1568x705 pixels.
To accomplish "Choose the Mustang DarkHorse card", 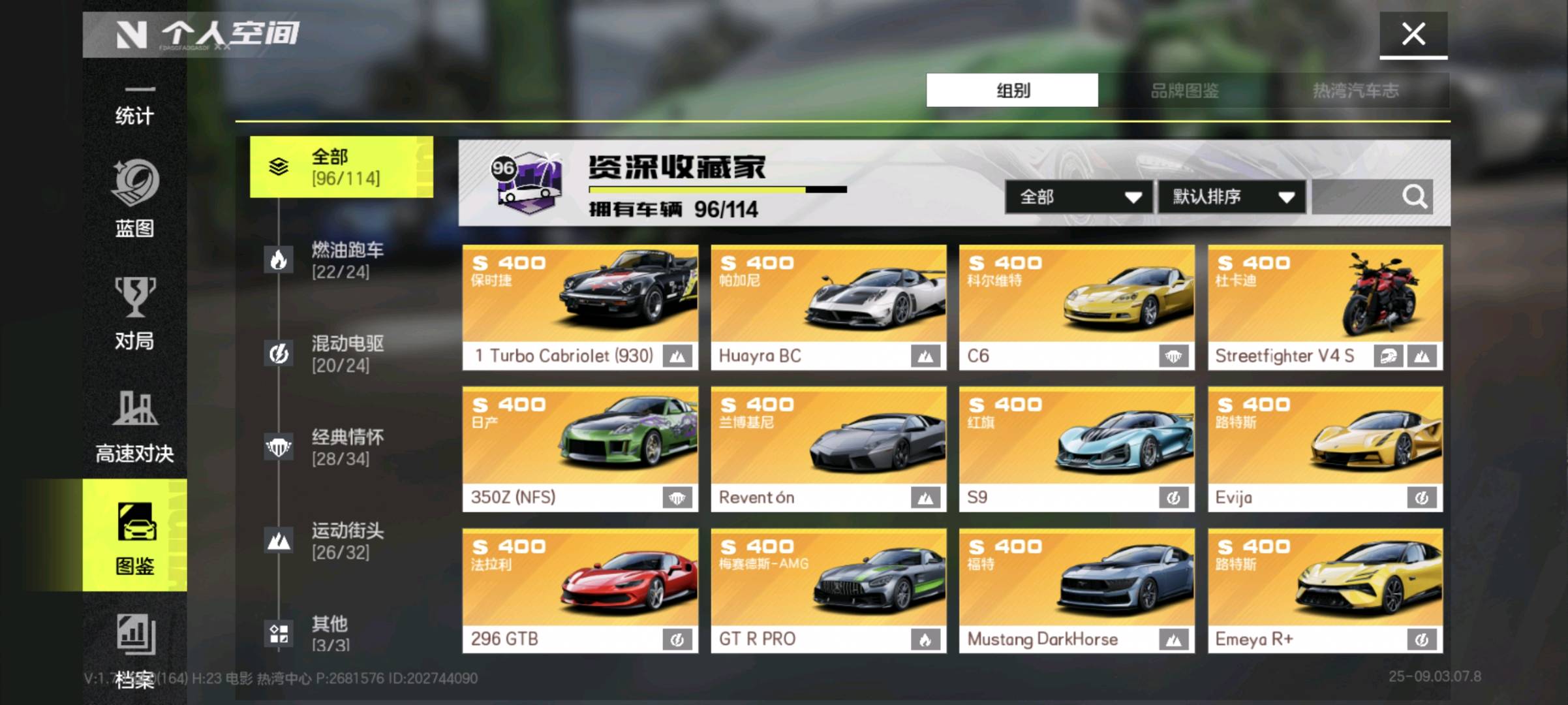I will click(x=1077, y=590).
